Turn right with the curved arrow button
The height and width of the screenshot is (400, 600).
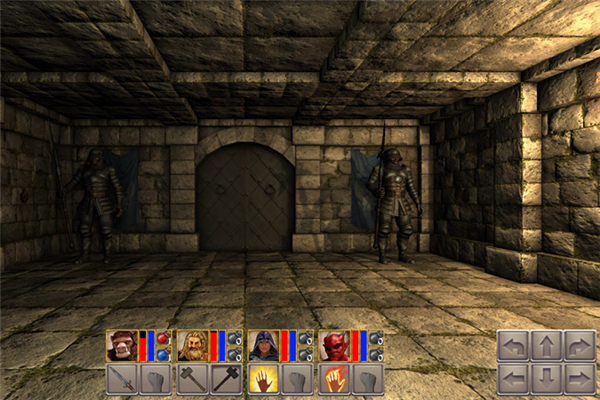click(579, 347)
